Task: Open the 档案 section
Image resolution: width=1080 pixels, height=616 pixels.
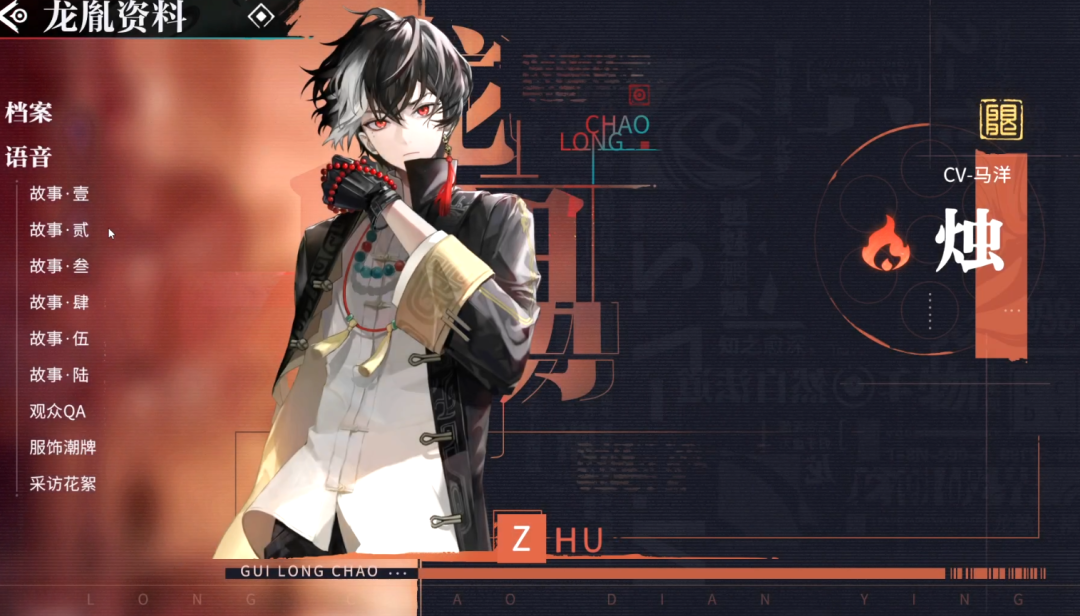Action: coord(29,112)
